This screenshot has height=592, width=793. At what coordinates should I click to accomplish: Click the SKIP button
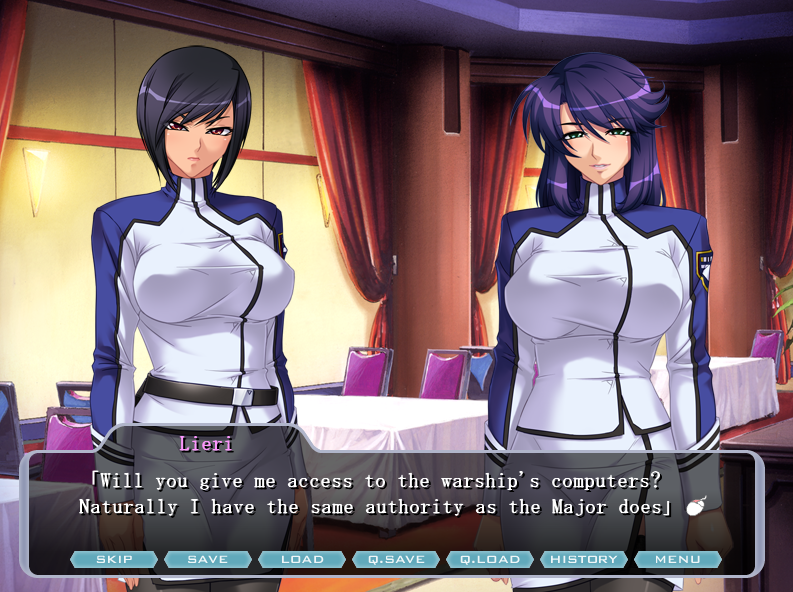pyautogui.click(x=114, y=559)
